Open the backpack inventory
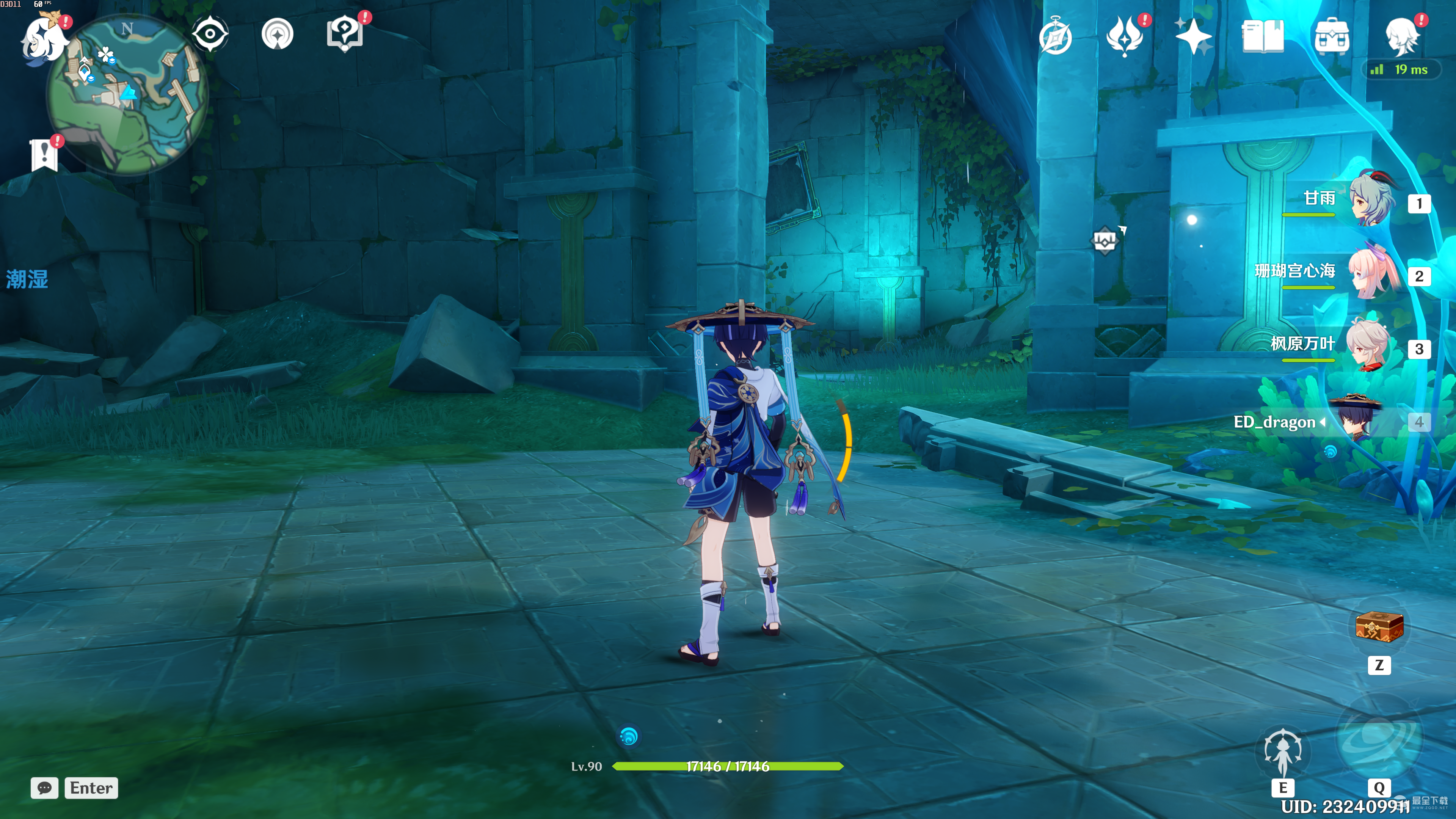The image size is (1456, 819). click(x=1332, y=36)
